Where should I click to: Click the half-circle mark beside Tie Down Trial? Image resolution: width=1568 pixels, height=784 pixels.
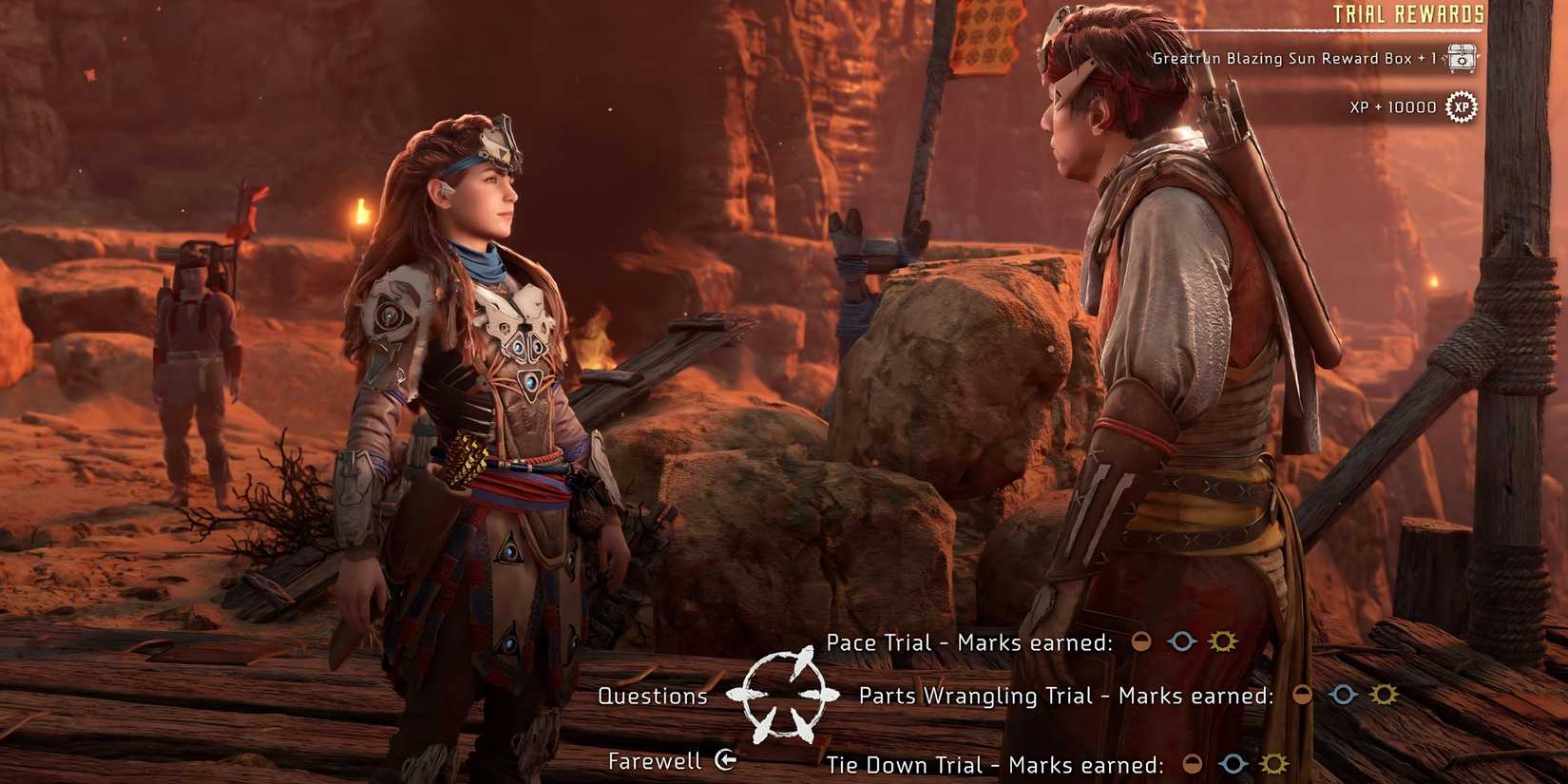coord(1192,764)
